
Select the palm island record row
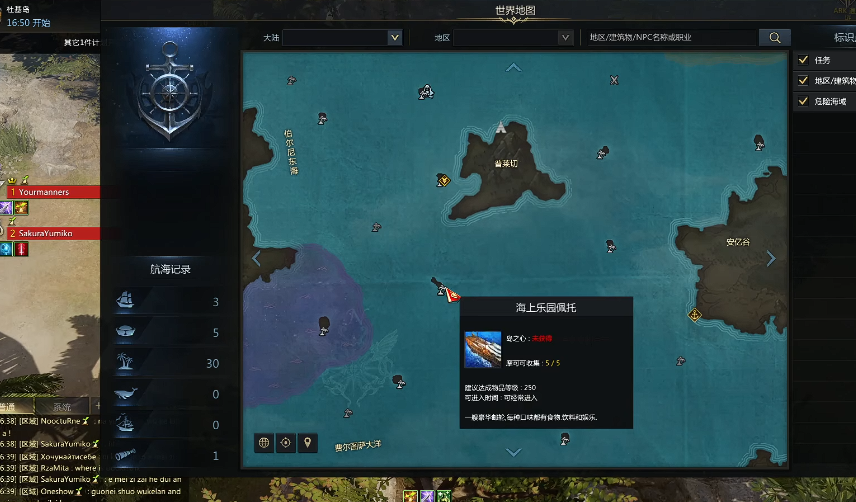pos(170,363)
